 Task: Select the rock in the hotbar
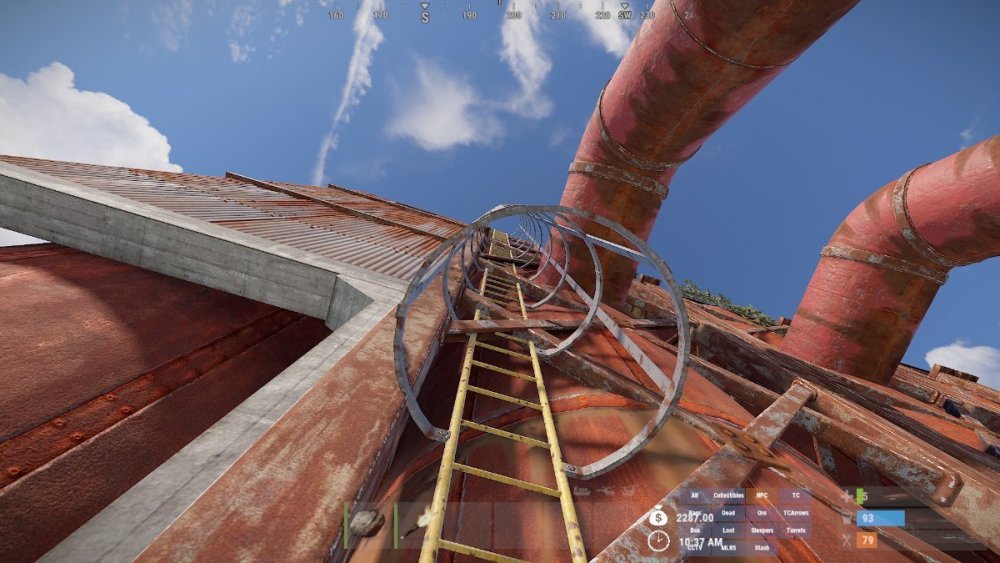click(x=367, y=523)
